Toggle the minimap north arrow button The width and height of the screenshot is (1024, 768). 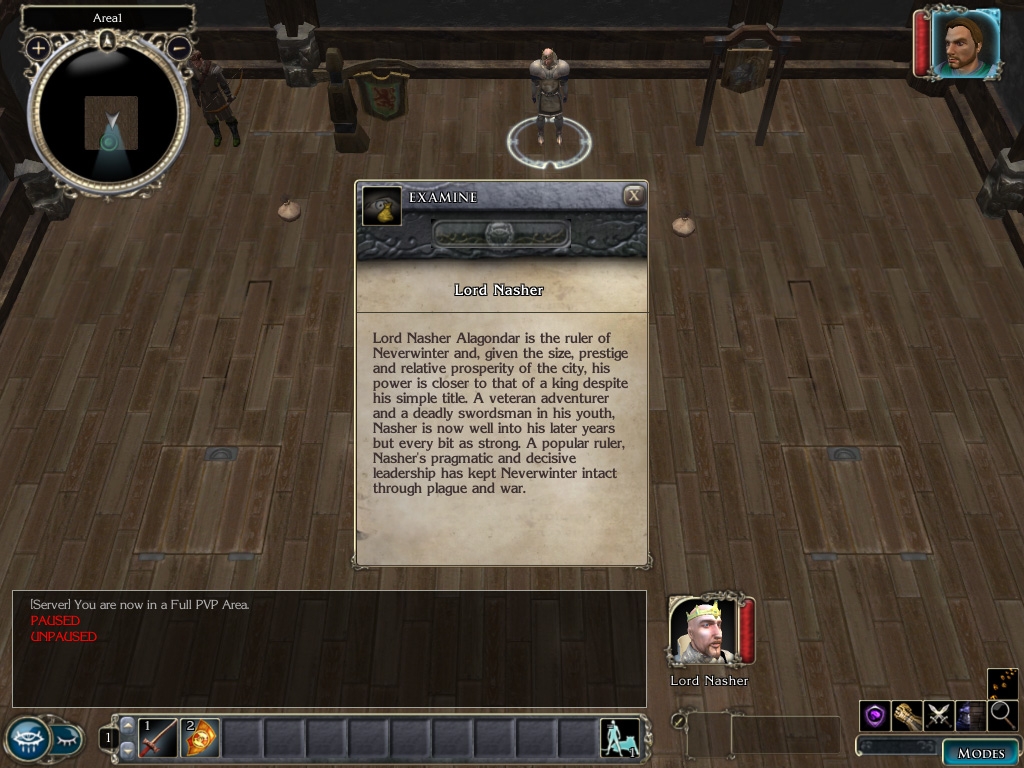[x=108, y=40]
